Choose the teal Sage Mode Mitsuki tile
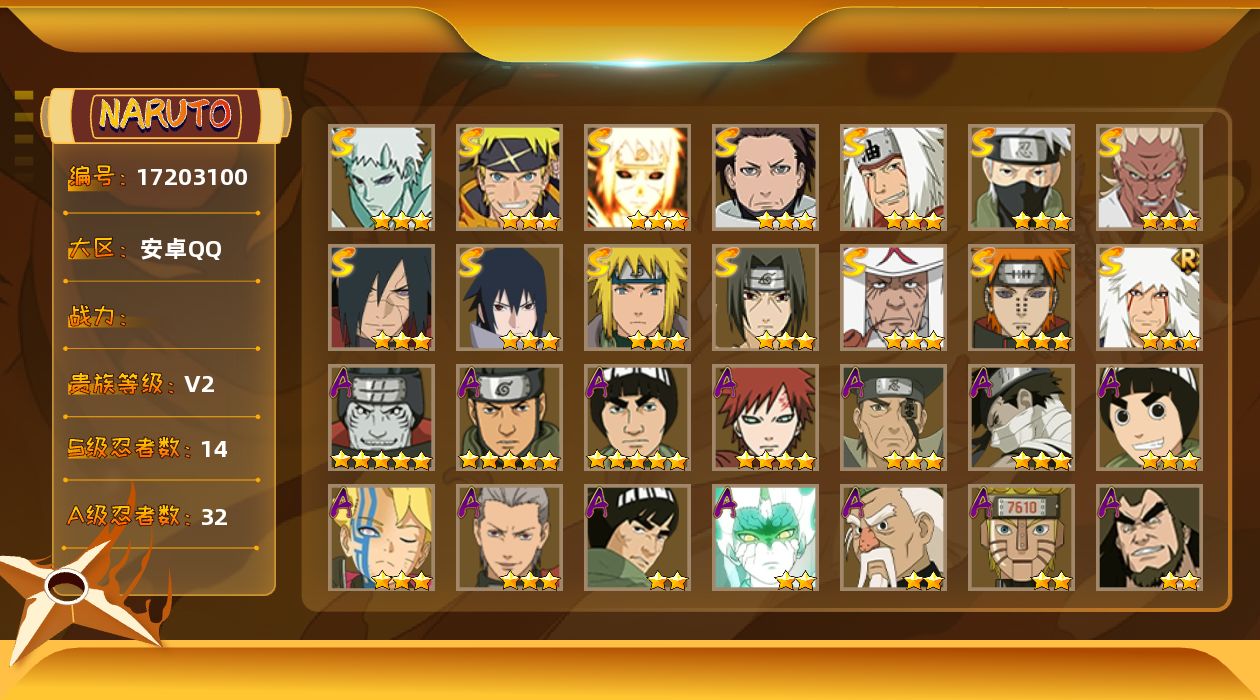 (765, 538)
